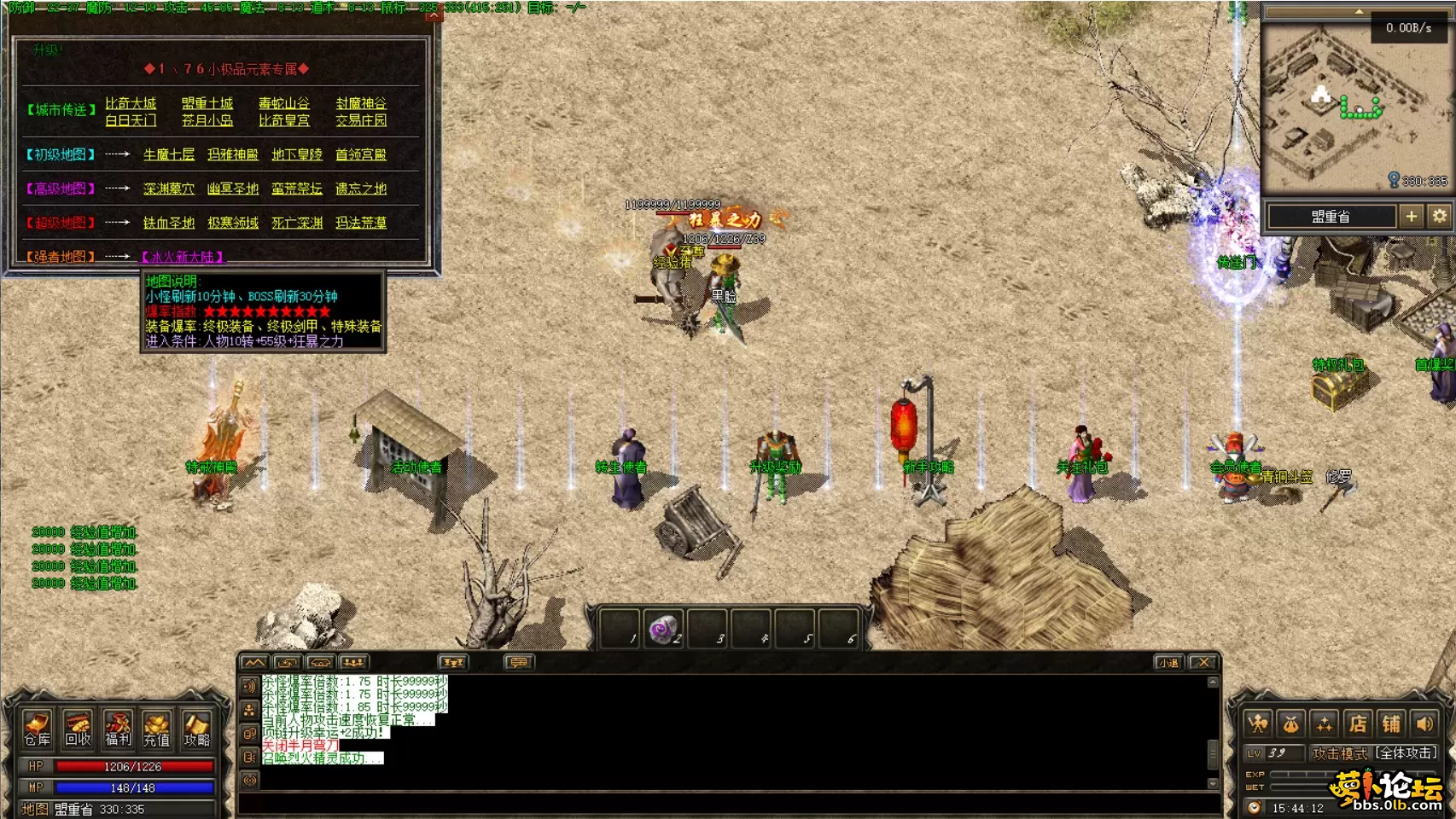Choose the 玛雅神殿 beginner map
Viewport: 1456px width, 819px height.
pos(232,154)
